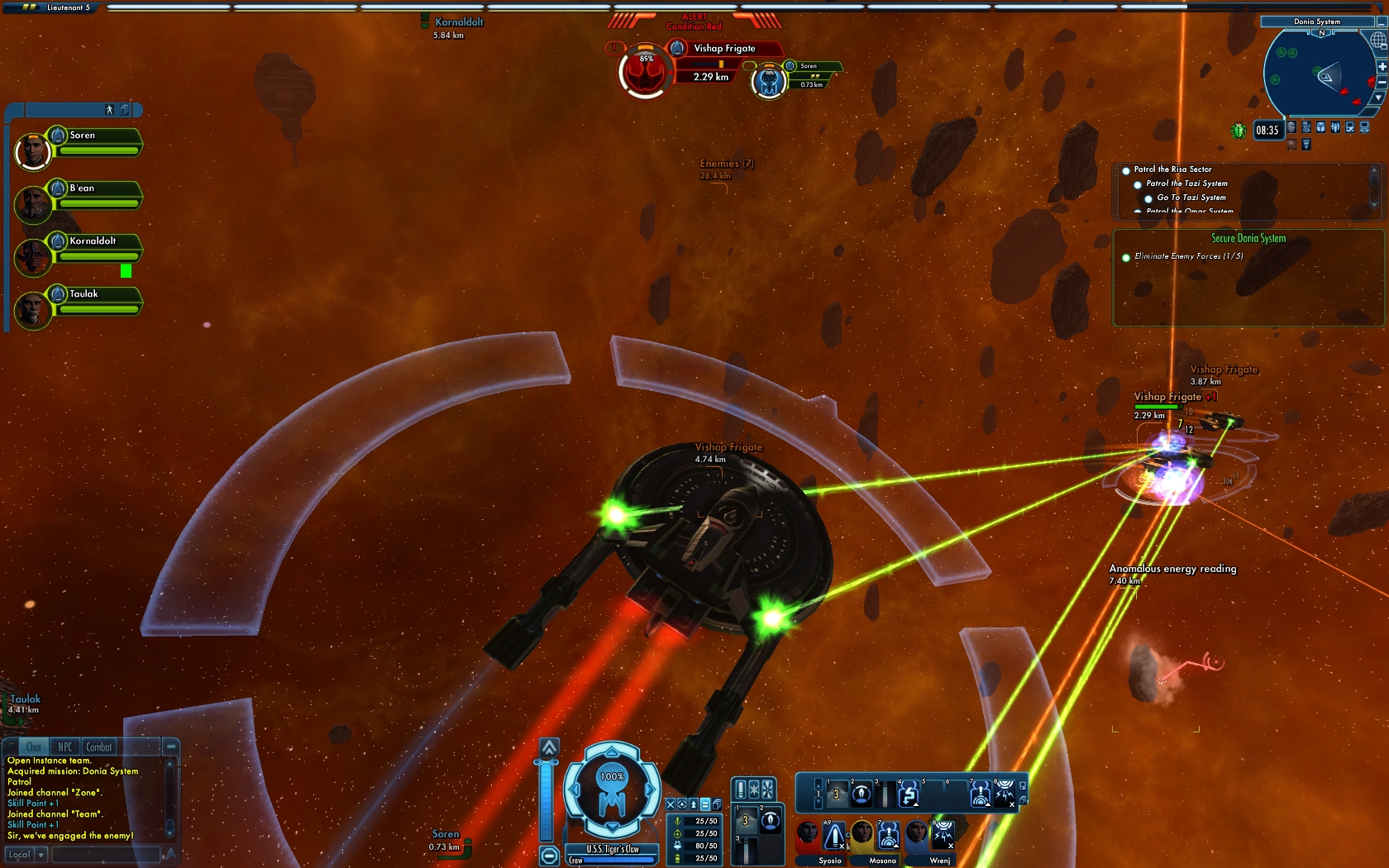The height and width of the screenshot is (868, 1389).
Task: Minimize the chat window
Action: pyautogui.click(x=171, y=746)
